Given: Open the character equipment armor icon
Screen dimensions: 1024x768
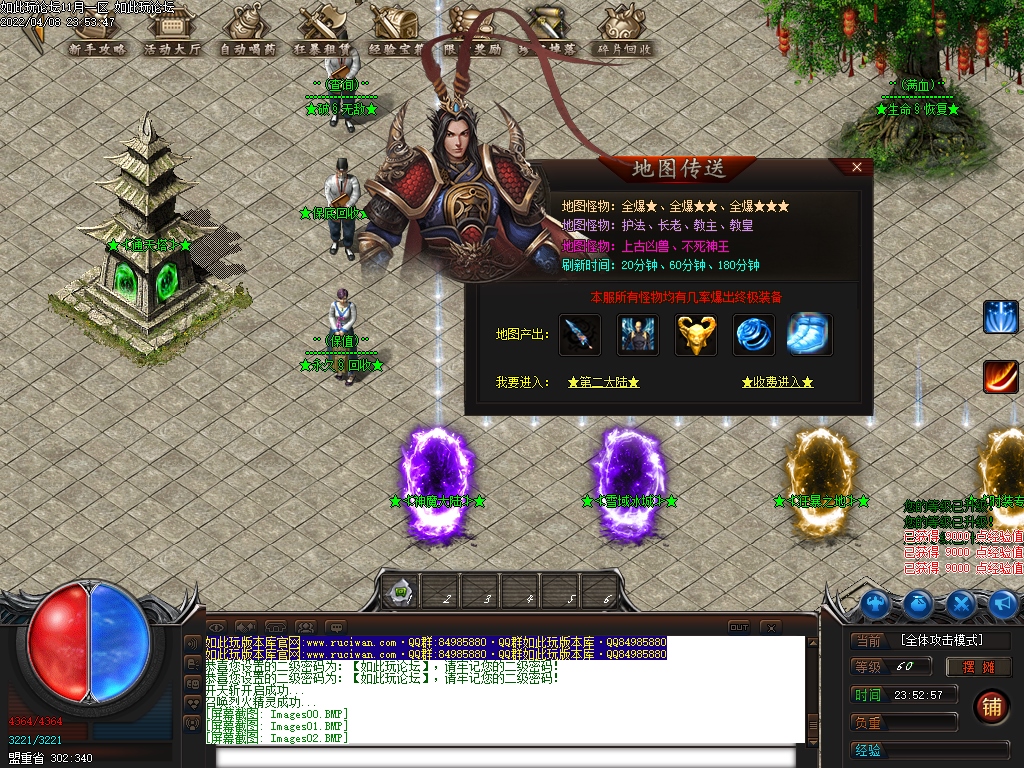Looking at the screenshot, I should point(875,603).
